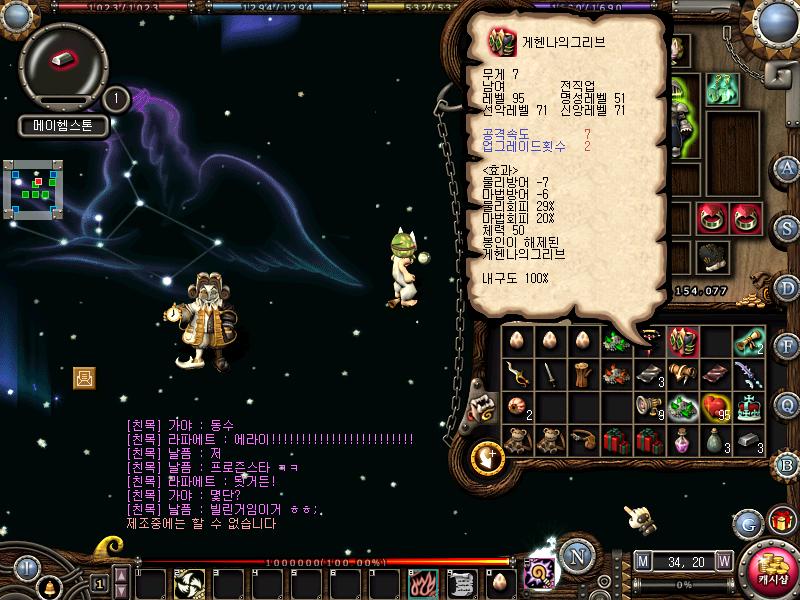Image resolution: width=800 pixels, height=600 pixels.
Task: Click the M button beside coordinates
Action: pyautogui.click(x=641, y=559)
